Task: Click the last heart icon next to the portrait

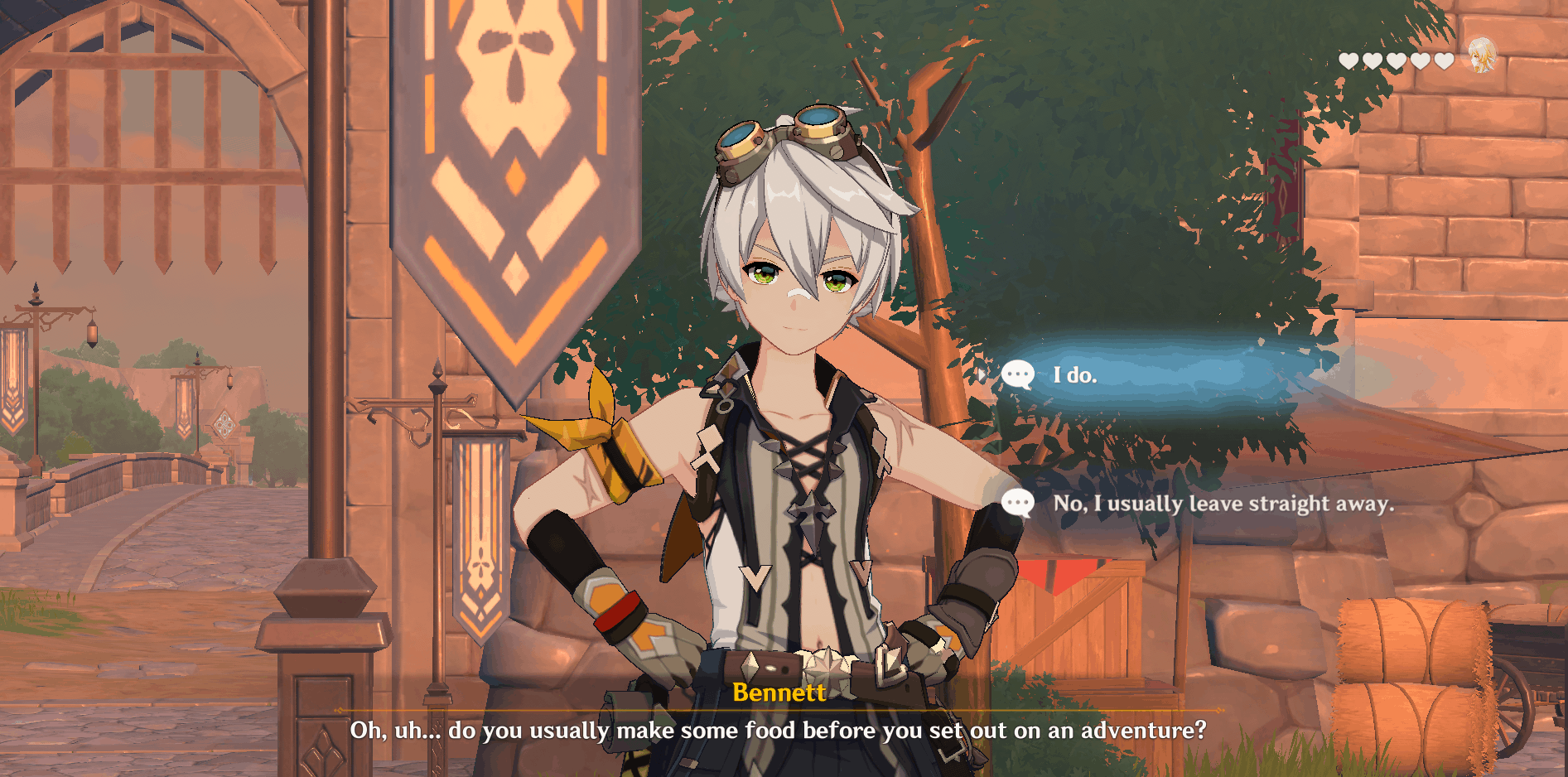Action: pyautogui.click(x=1442, y=60)
